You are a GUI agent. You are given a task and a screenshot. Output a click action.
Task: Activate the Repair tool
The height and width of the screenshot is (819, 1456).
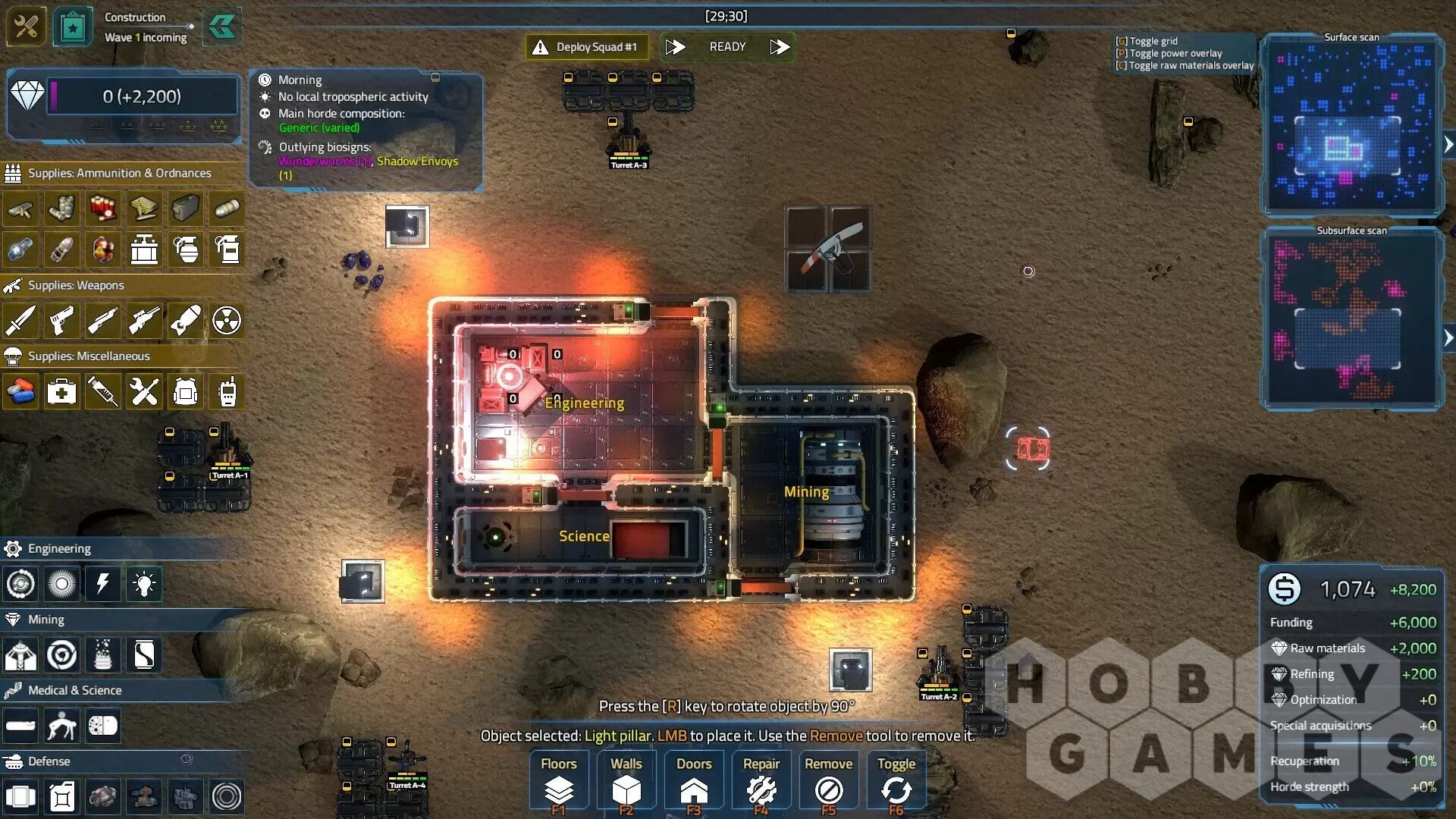point(761,783)
